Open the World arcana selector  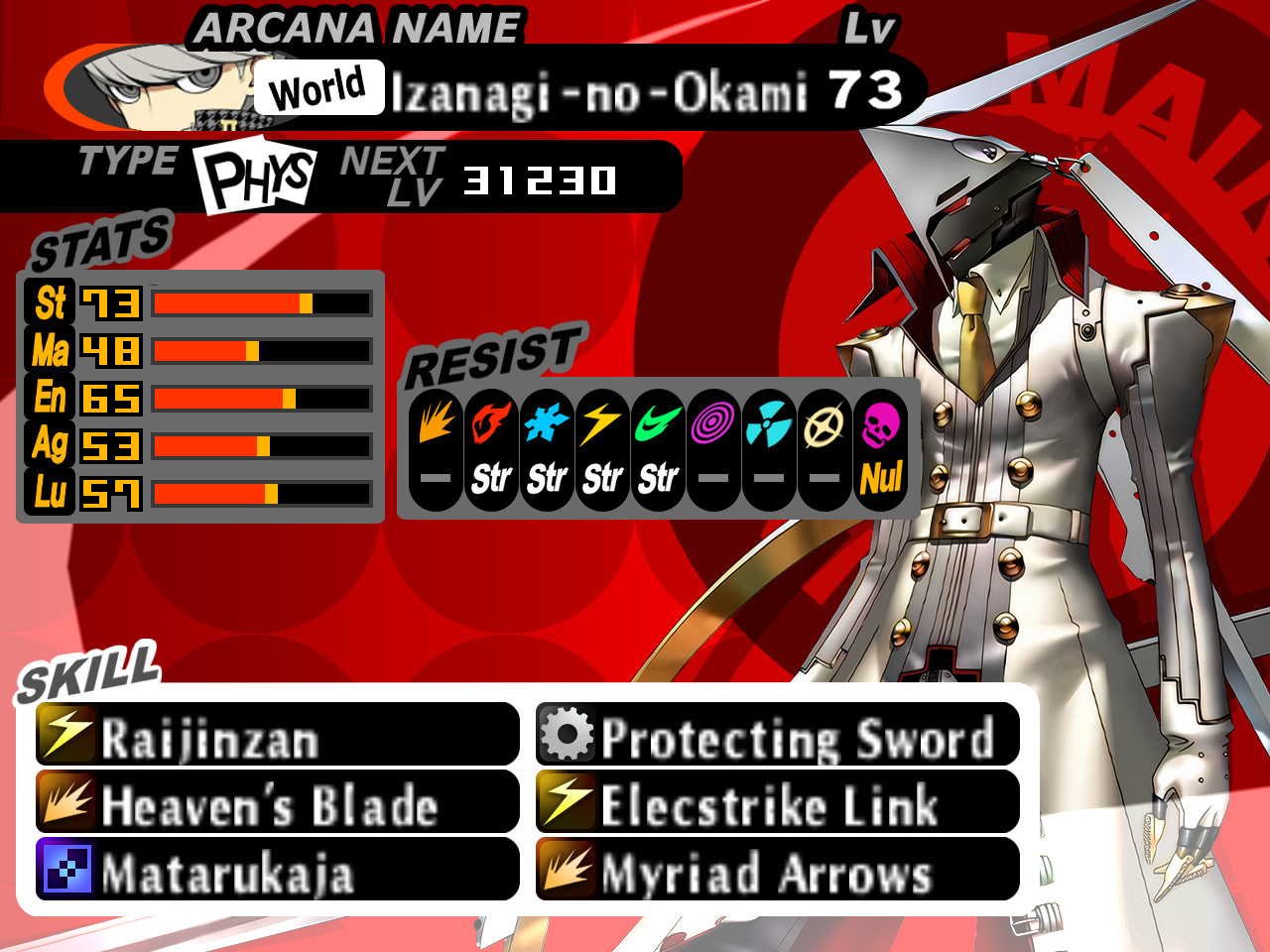319,88
